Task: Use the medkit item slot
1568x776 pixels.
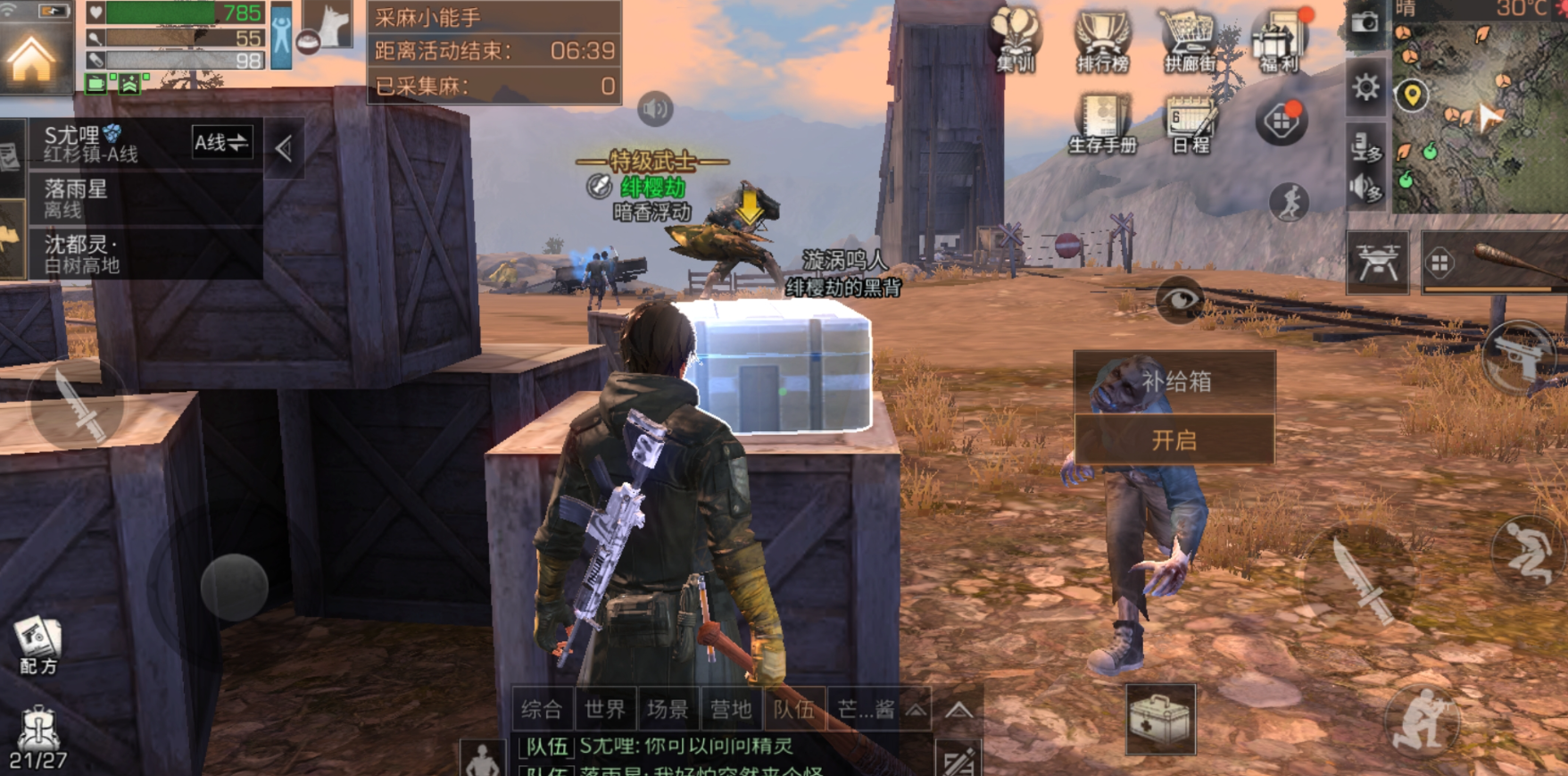Action: 1160,719
